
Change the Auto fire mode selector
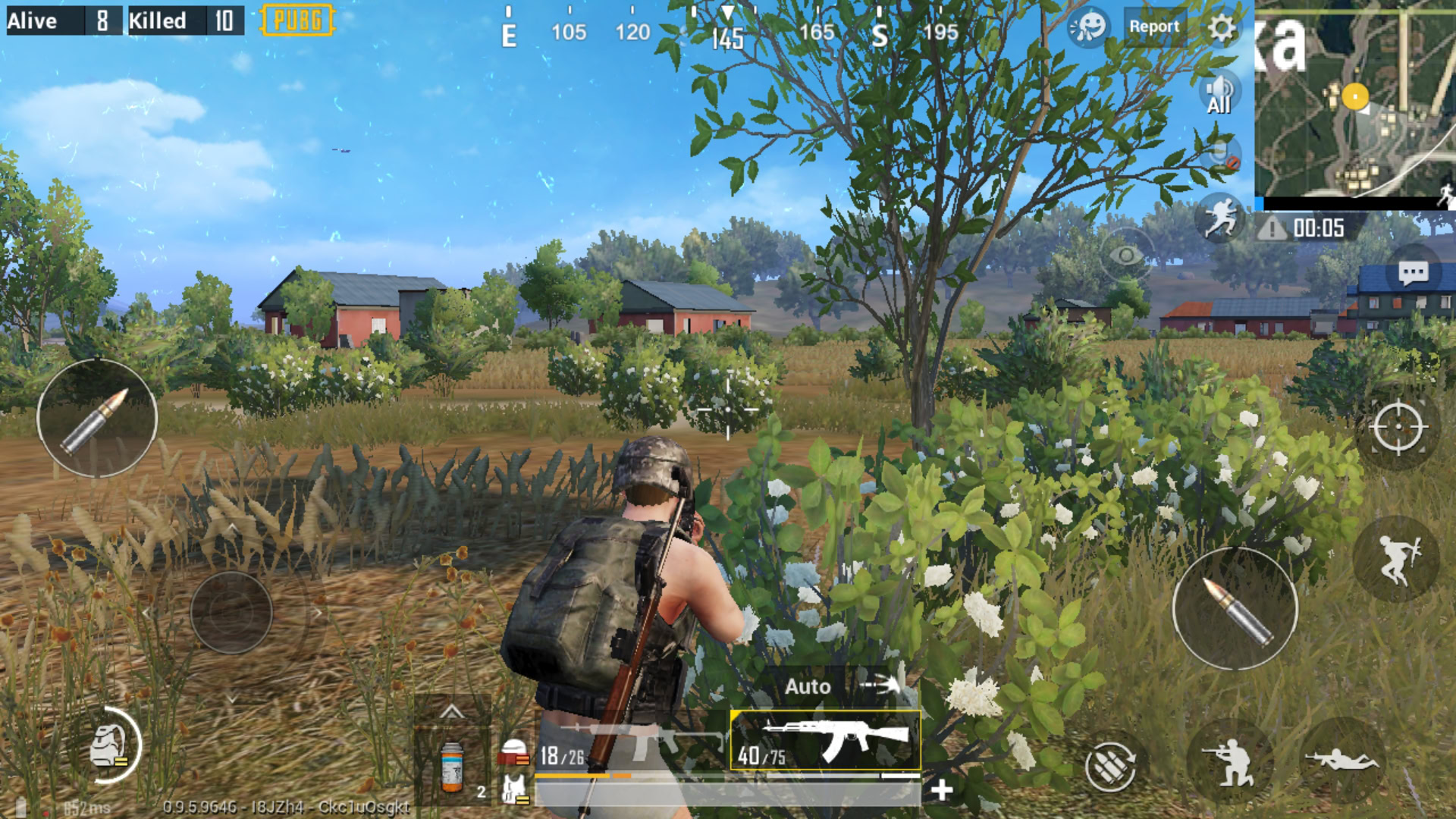809,687
